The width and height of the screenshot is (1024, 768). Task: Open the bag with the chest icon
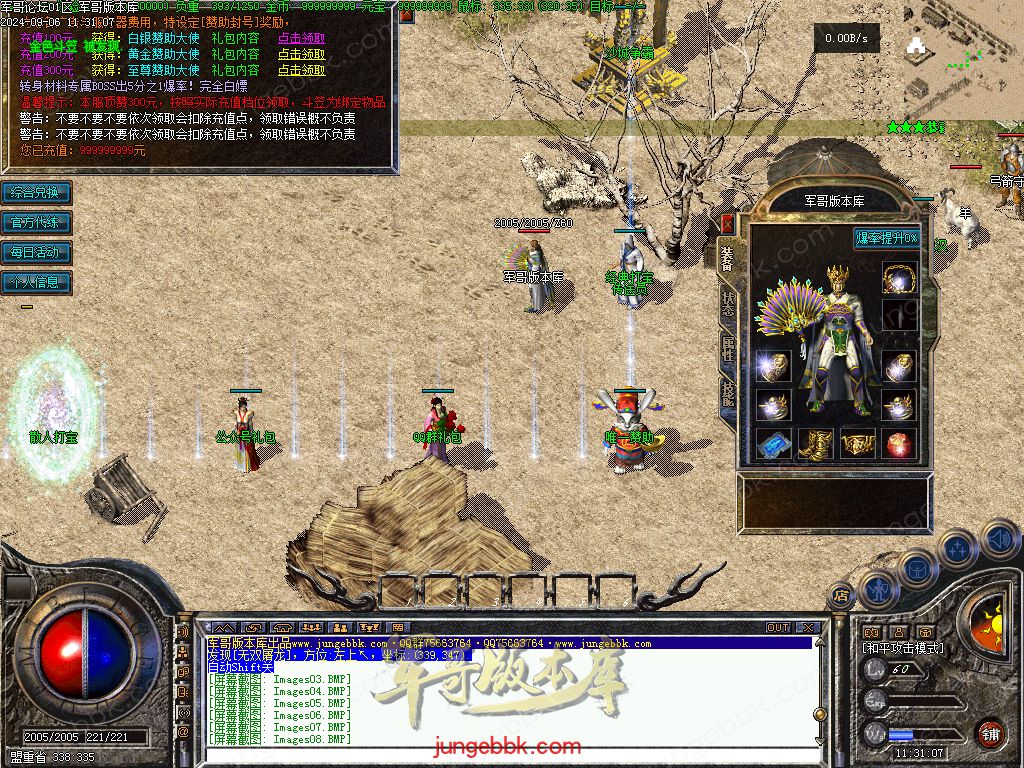[x=916, y=569]
